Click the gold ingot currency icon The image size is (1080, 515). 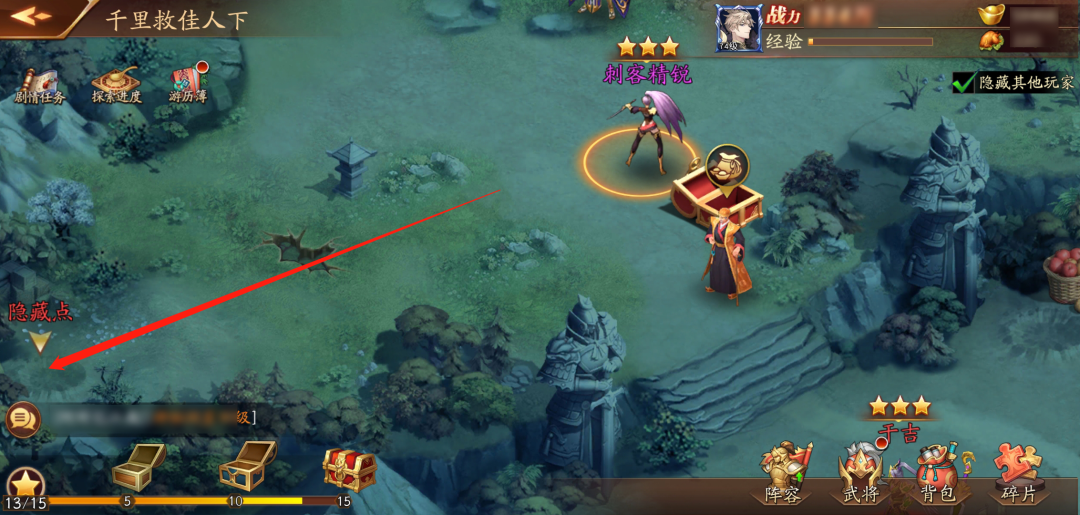pos(991,15)
